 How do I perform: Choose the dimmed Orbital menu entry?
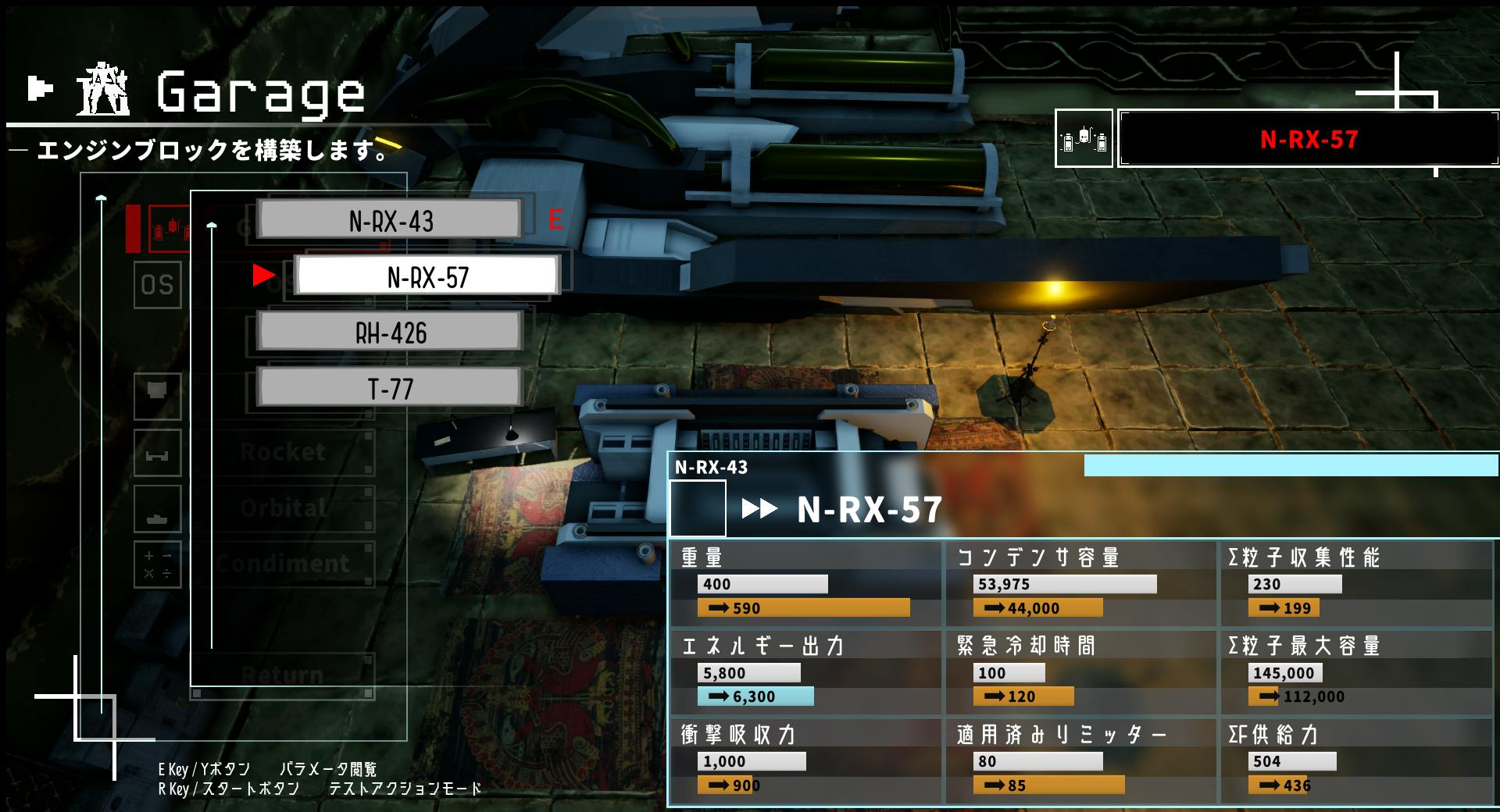tap(283, 508)
